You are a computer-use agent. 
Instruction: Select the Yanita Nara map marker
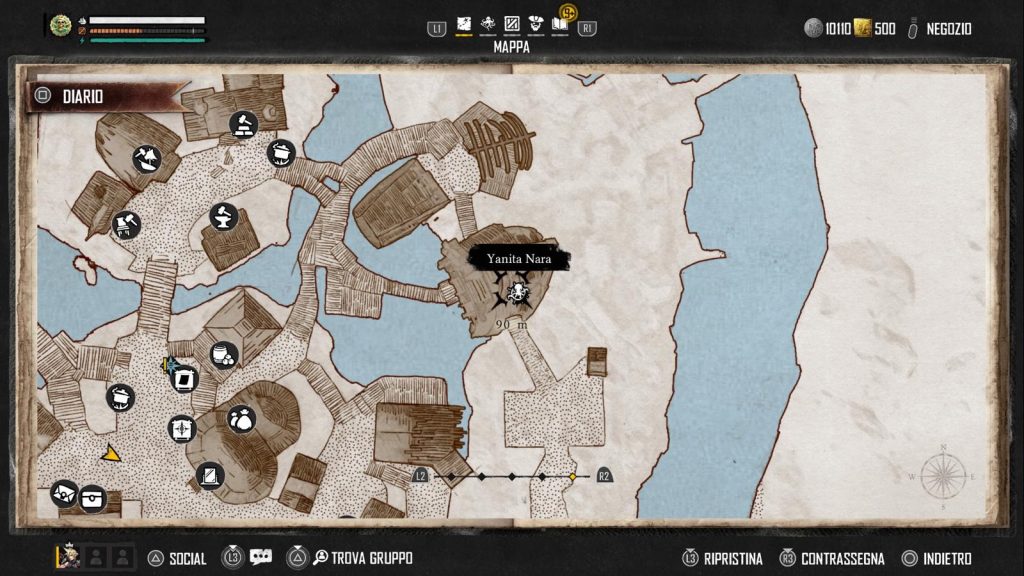click(x=518, y=292)
